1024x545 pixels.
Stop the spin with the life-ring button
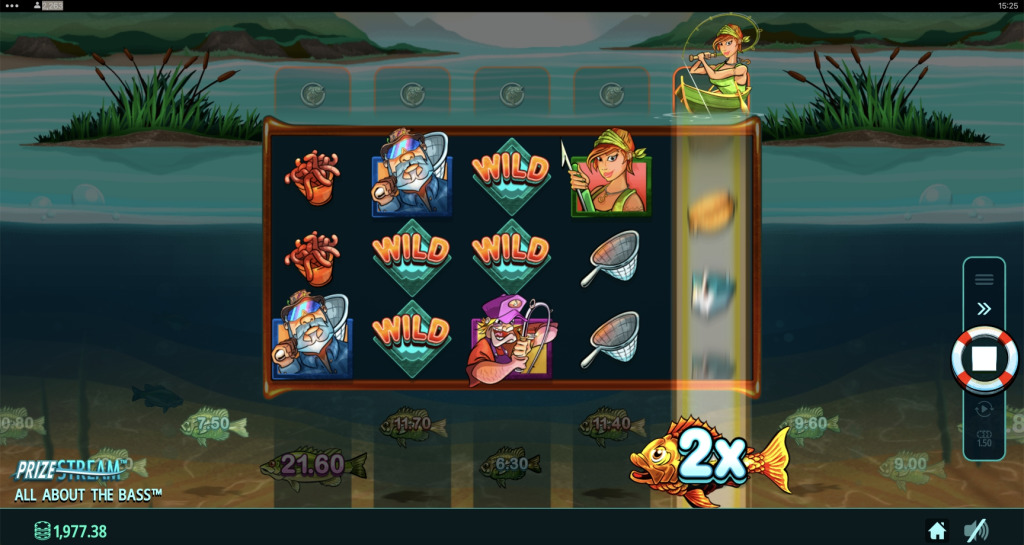[x=984, y=358]
